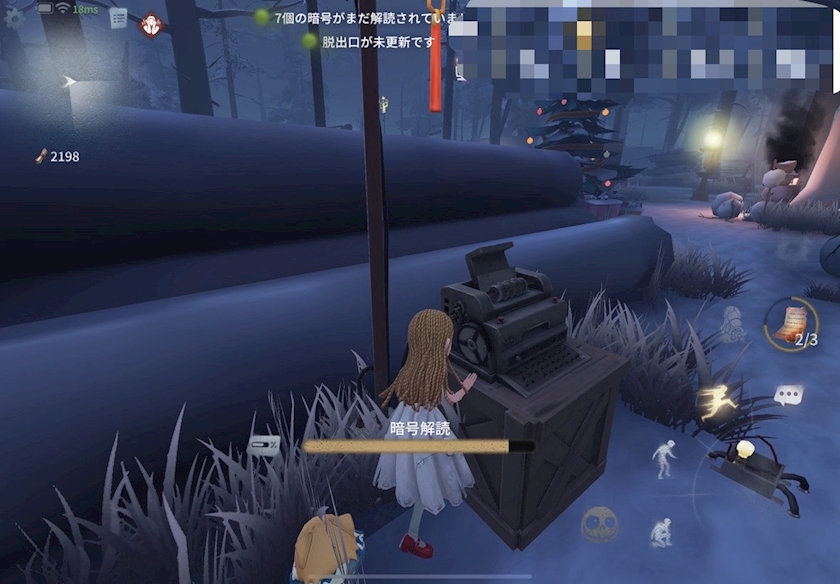Tap the faded girl figure icon
Screen dimensions: 840x584
click(731, 322)
